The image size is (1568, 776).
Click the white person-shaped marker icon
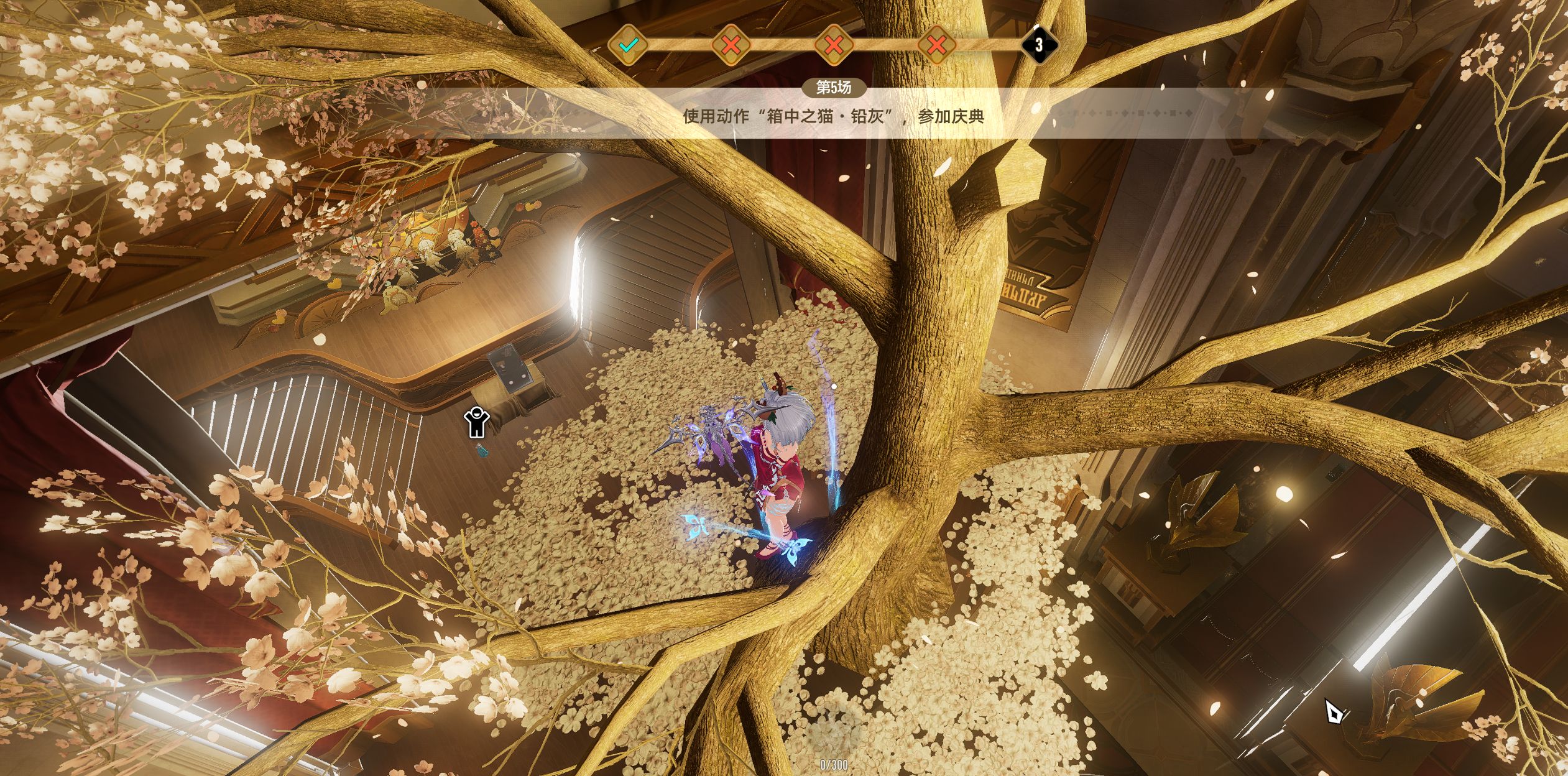(x=476, y=423)
